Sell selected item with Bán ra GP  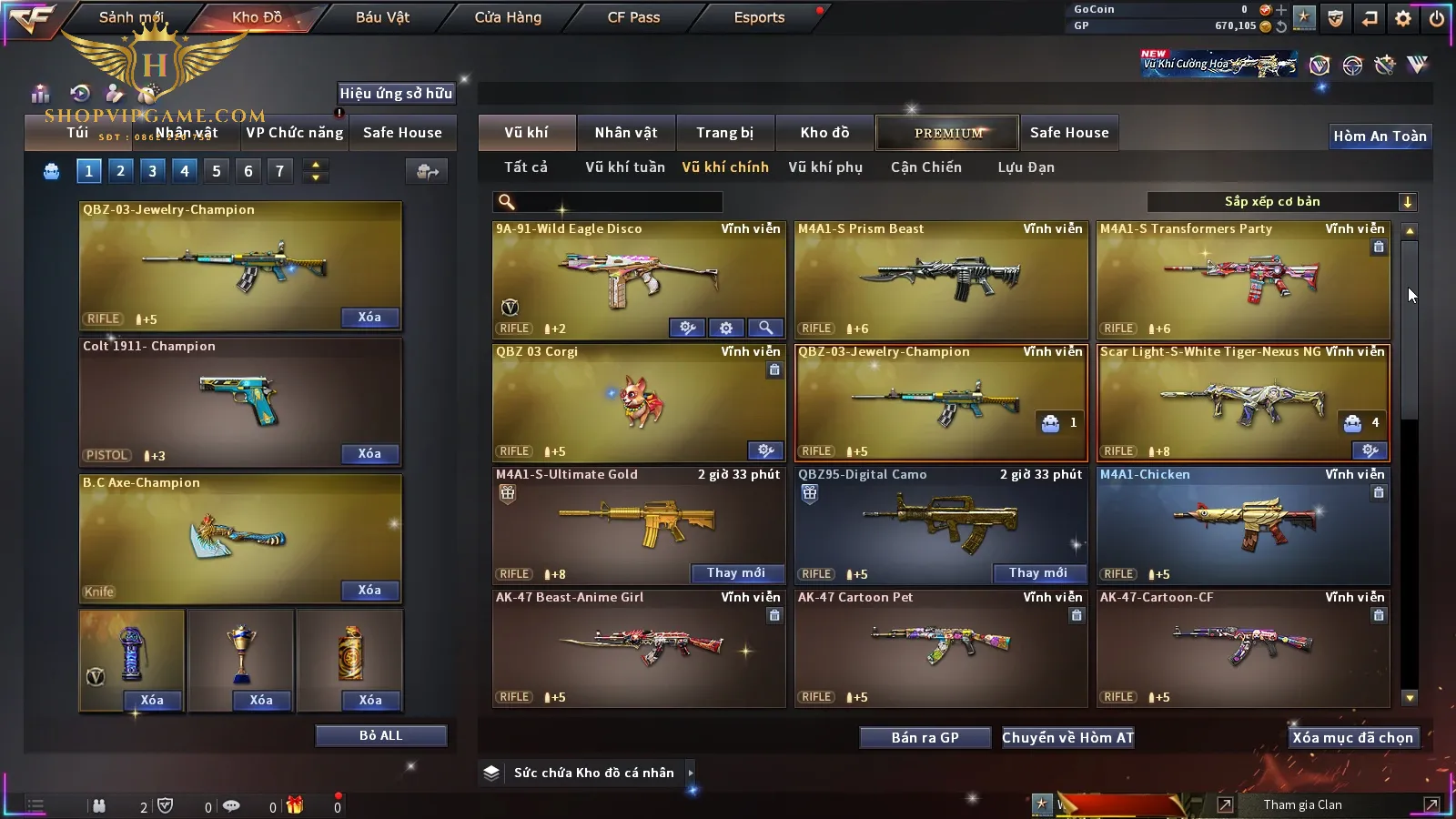(x=925, y=738)
